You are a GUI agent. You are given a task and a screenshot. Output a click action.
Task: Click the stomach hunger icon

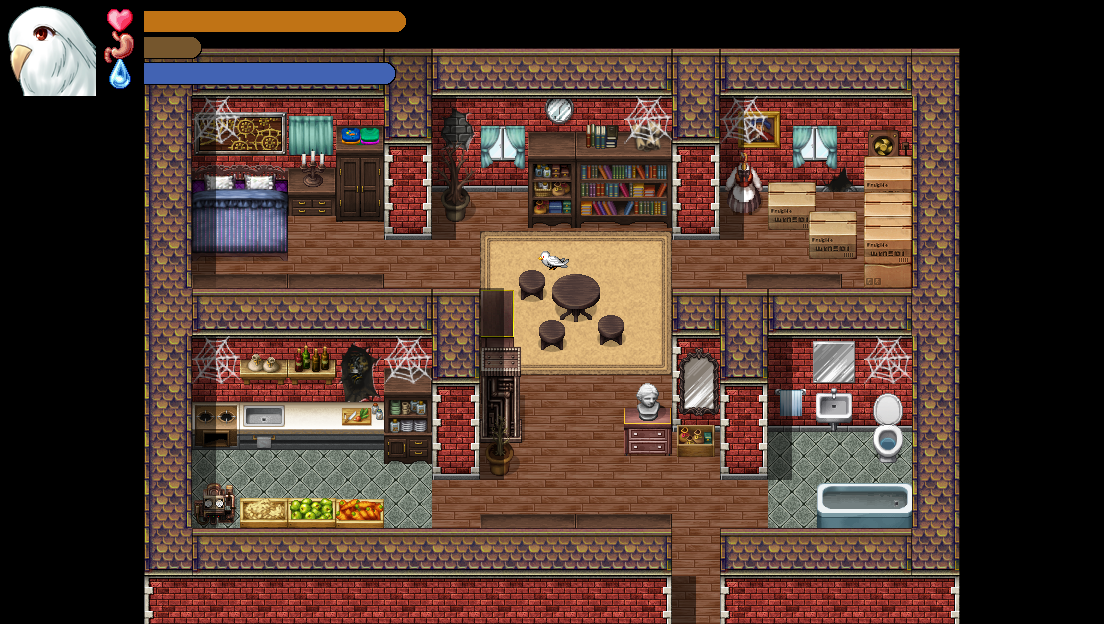120,47
